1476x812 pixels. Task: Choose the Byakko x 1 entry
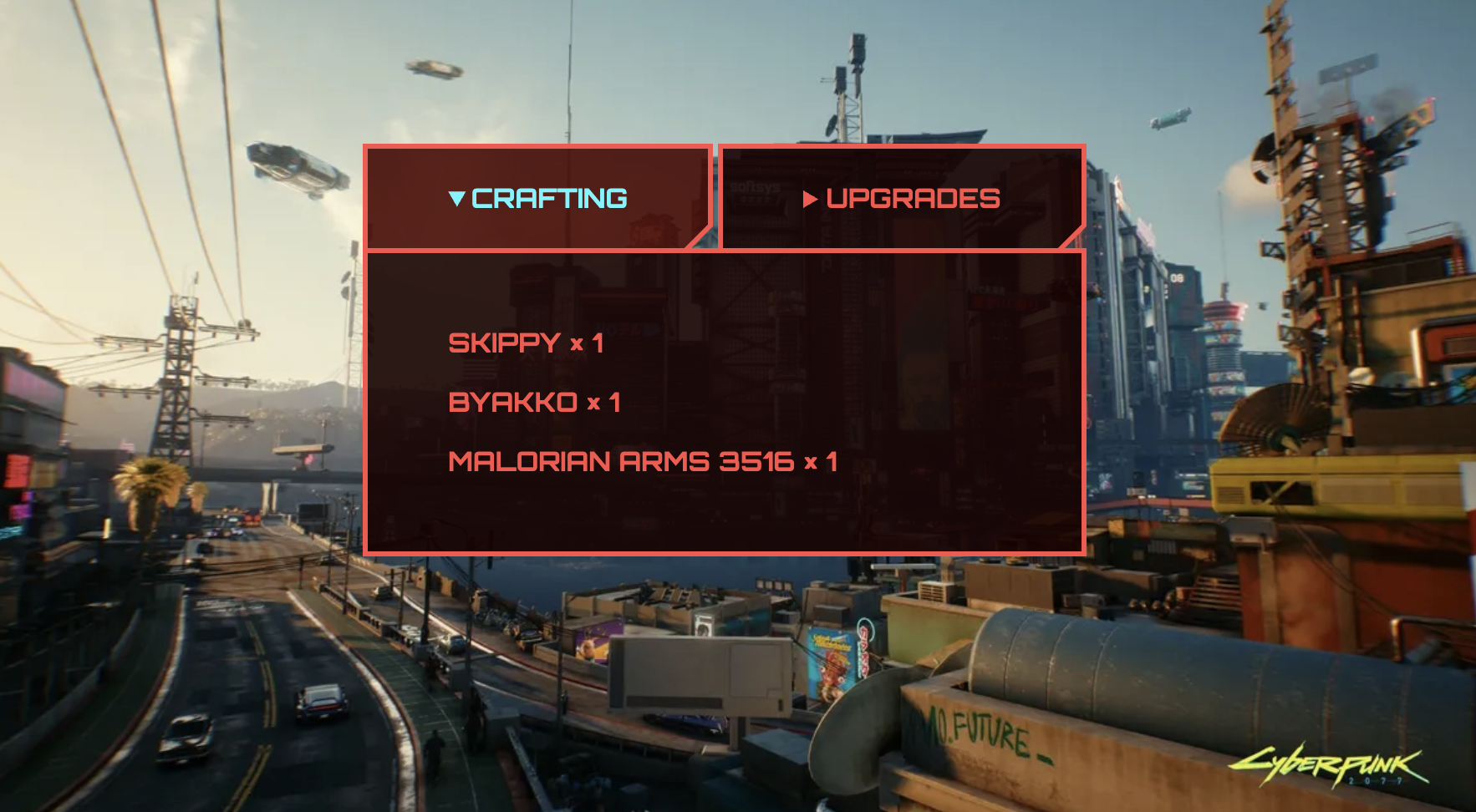point(534,403)
